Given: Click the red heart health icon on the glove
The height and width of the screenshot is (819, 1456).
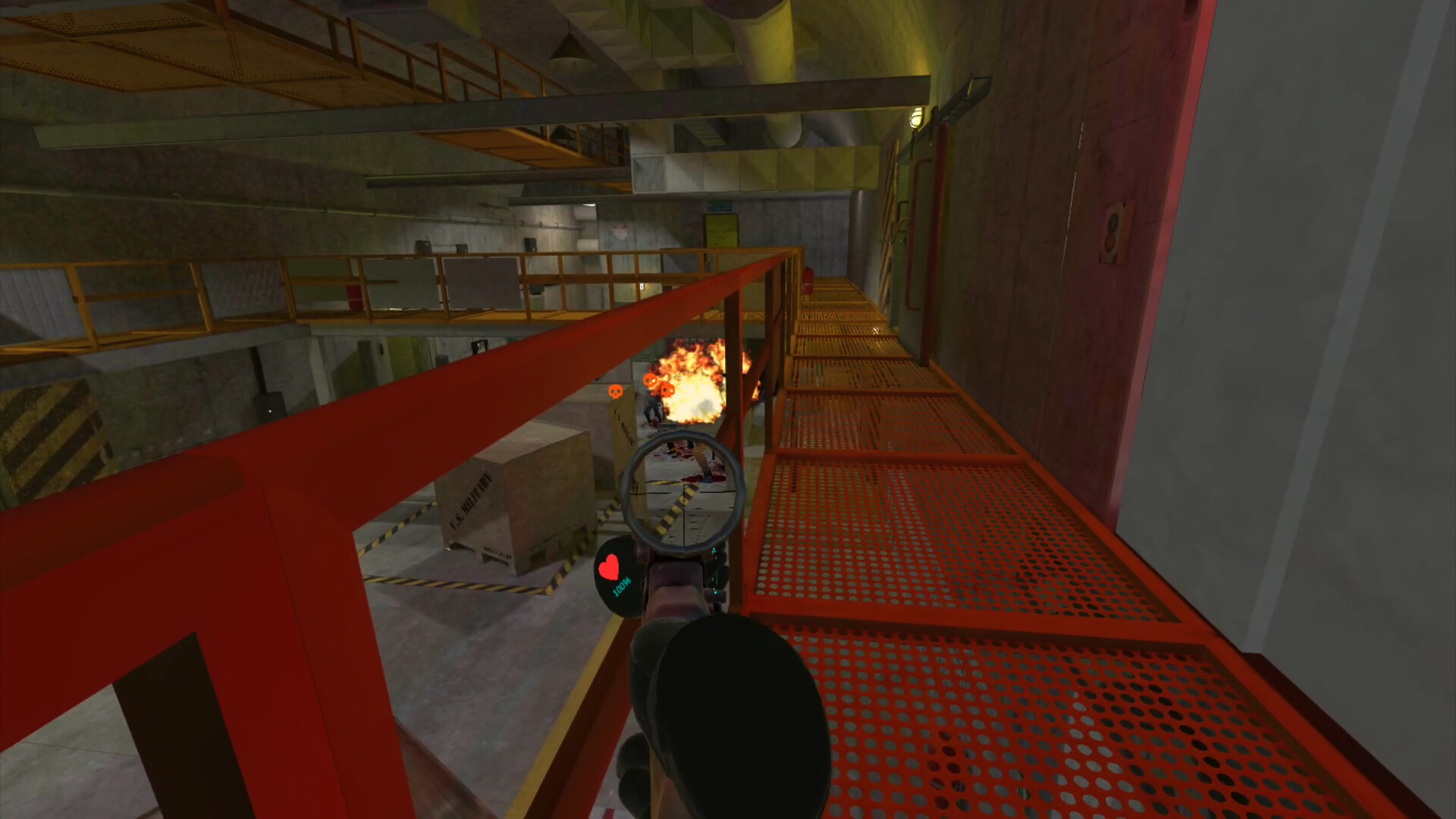Looking at the screenshot, I should pyautogui.click(x=609, y=566).
